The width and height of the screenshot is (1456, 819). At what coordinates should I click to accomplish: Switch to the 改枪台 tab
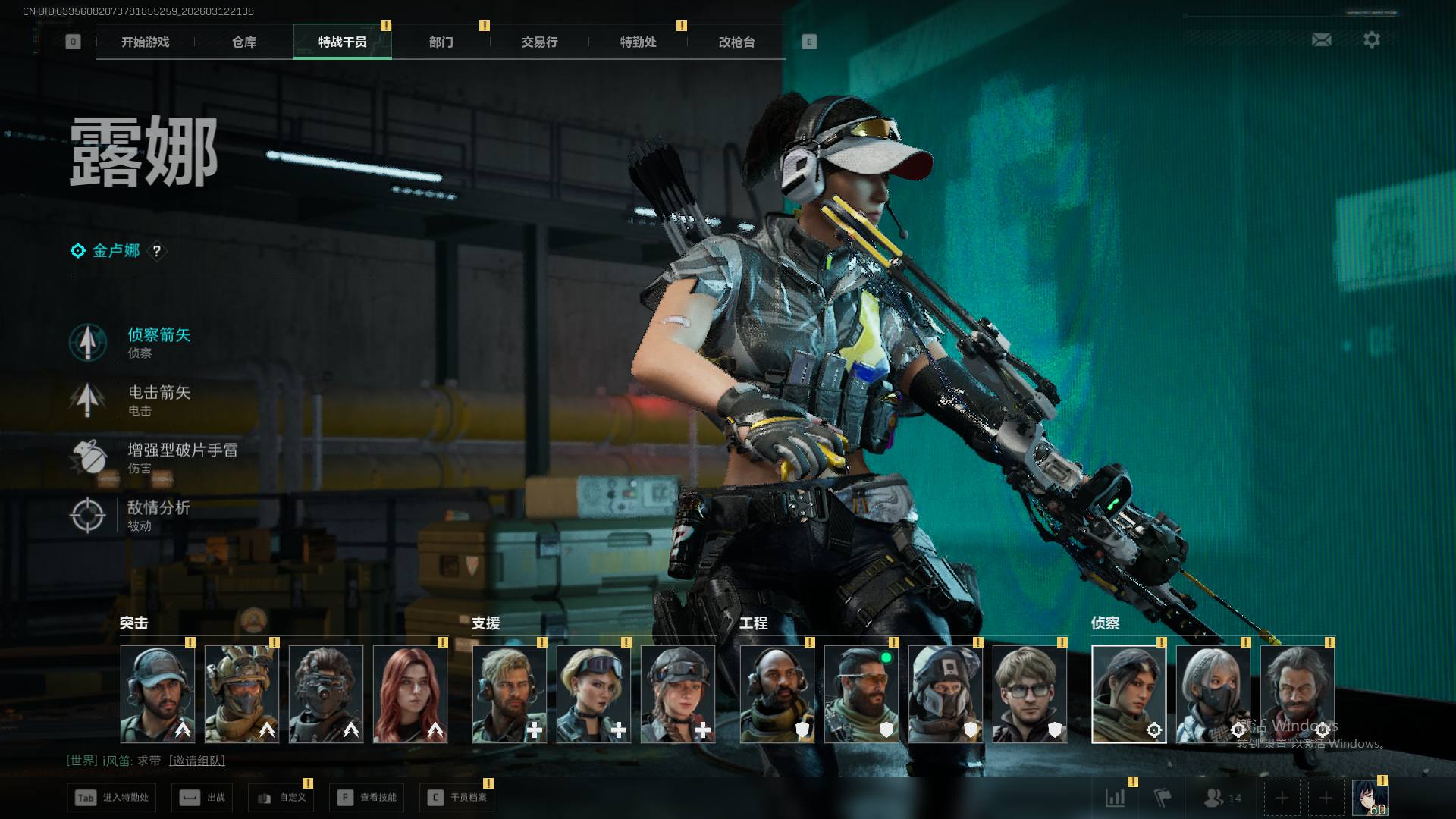point(736,42)
